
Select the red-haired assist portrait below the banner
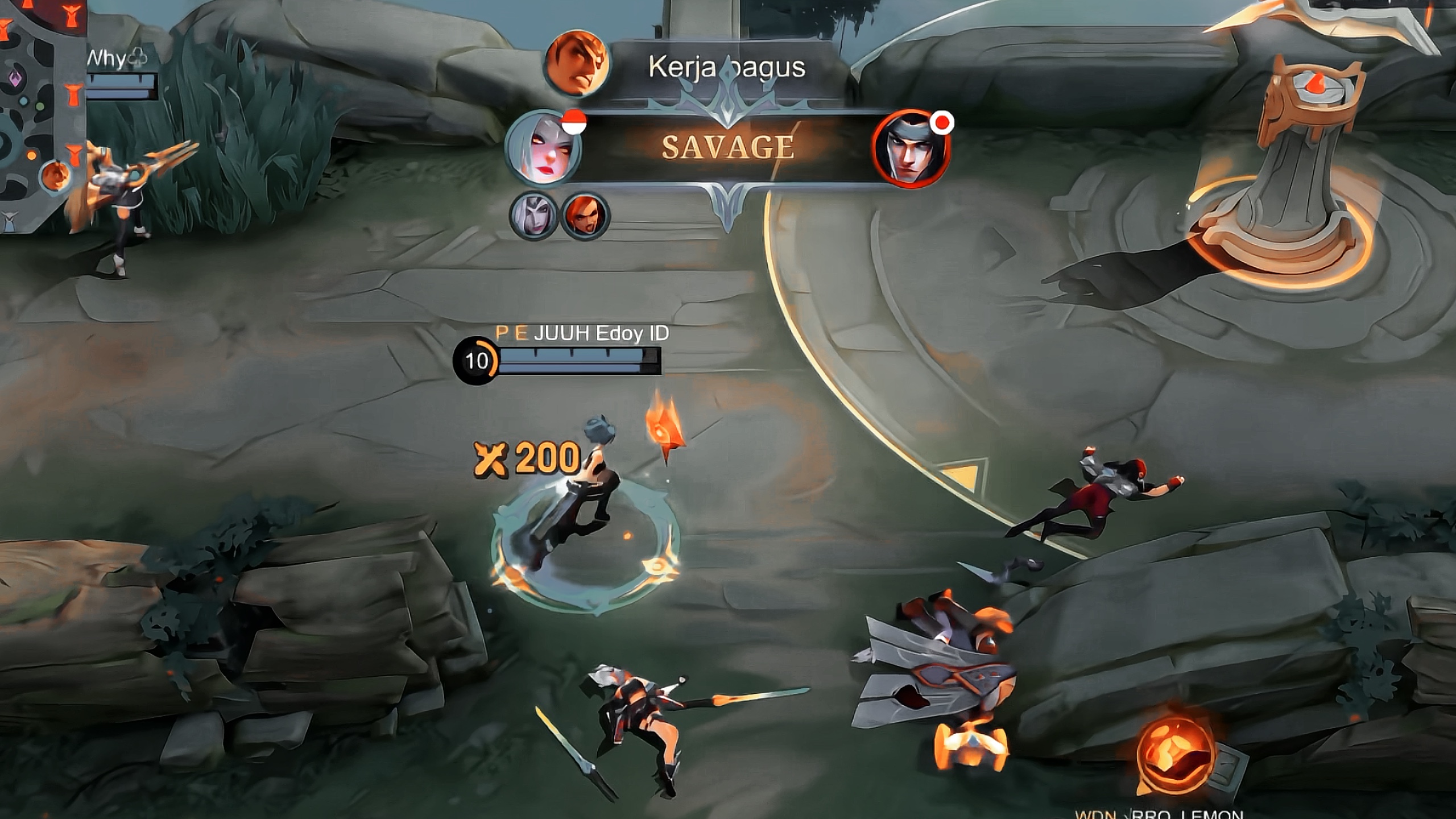[x=585, y=216]
